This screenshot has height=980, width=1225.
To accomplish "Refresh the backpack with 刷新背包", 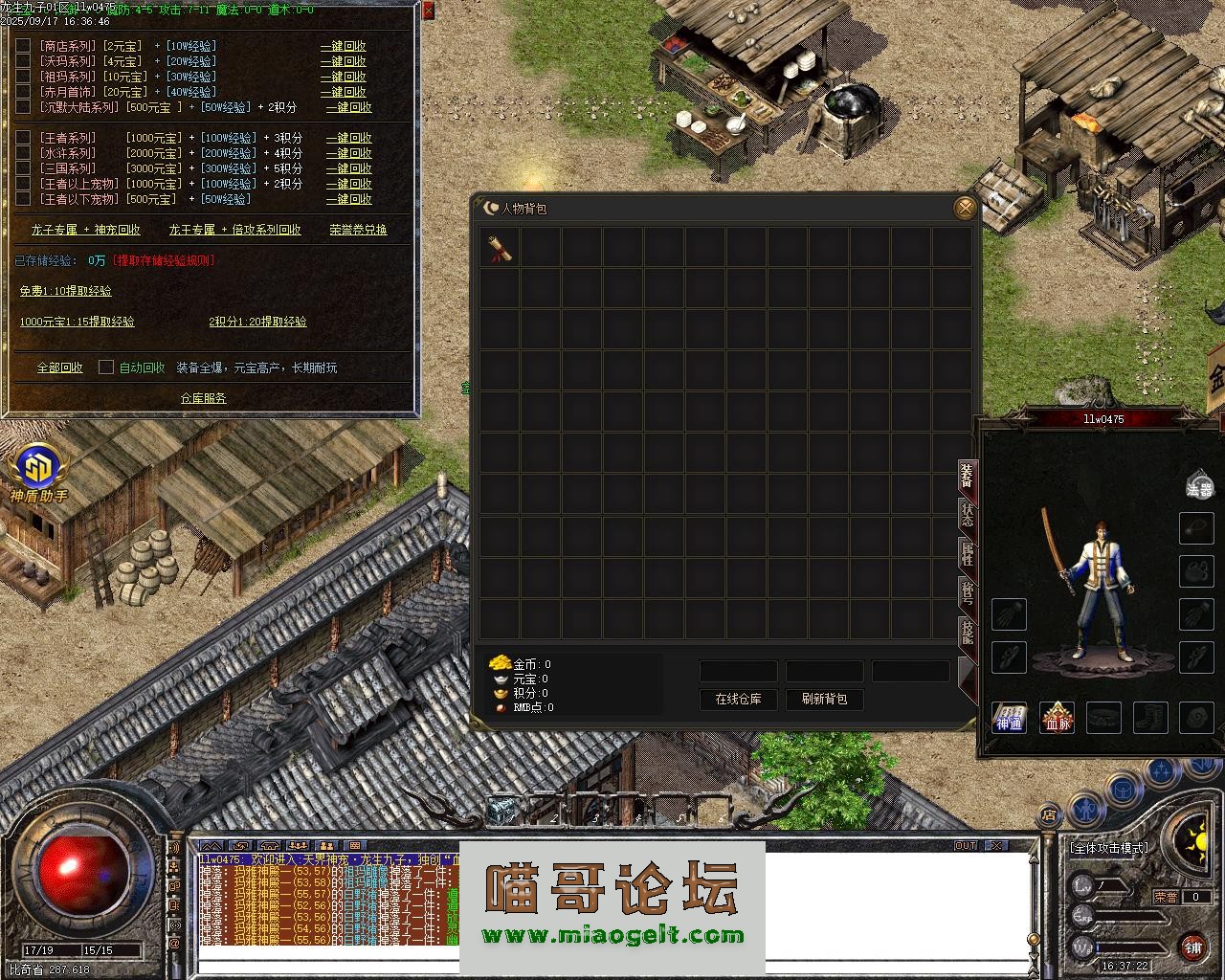I will 824,700.
